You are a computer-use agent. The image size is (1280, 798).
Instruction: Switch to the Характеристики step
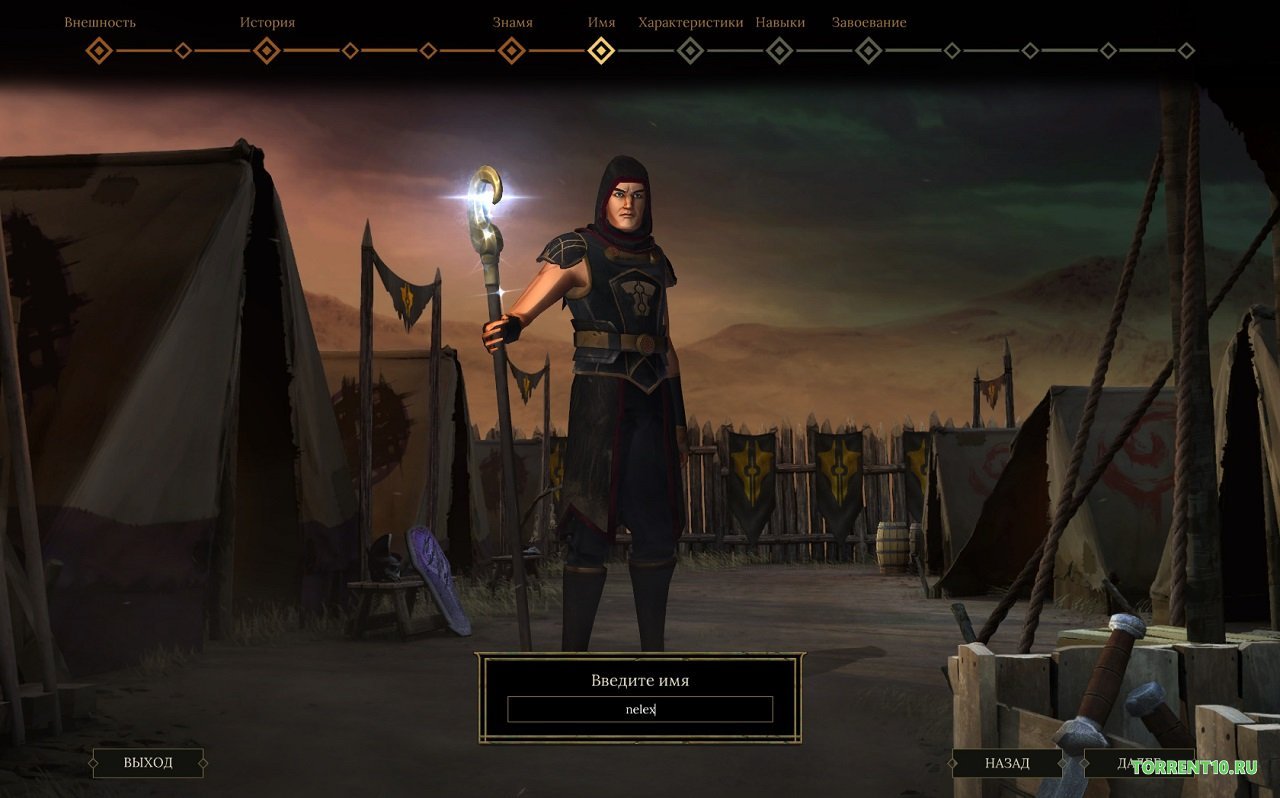[x=690, y=50]
